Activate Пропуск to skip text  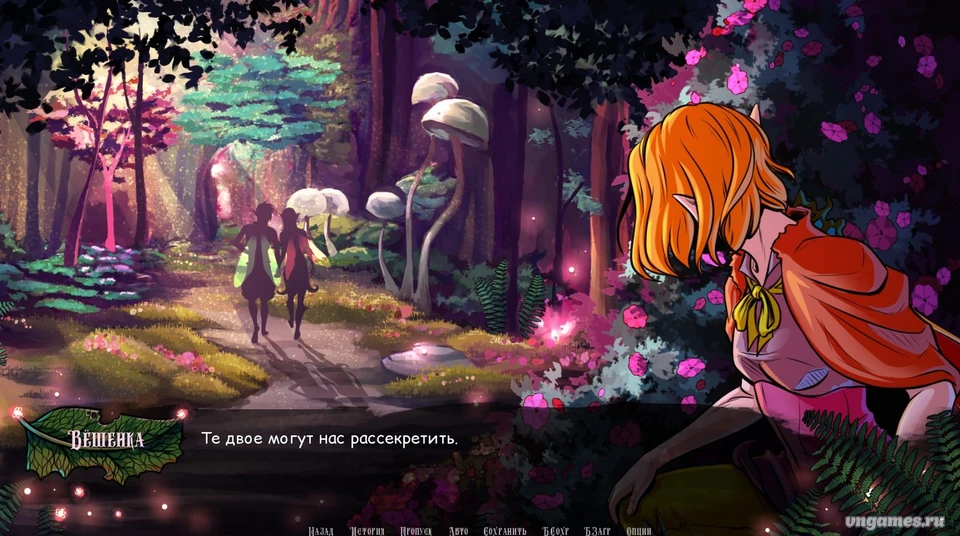[416, 530]
